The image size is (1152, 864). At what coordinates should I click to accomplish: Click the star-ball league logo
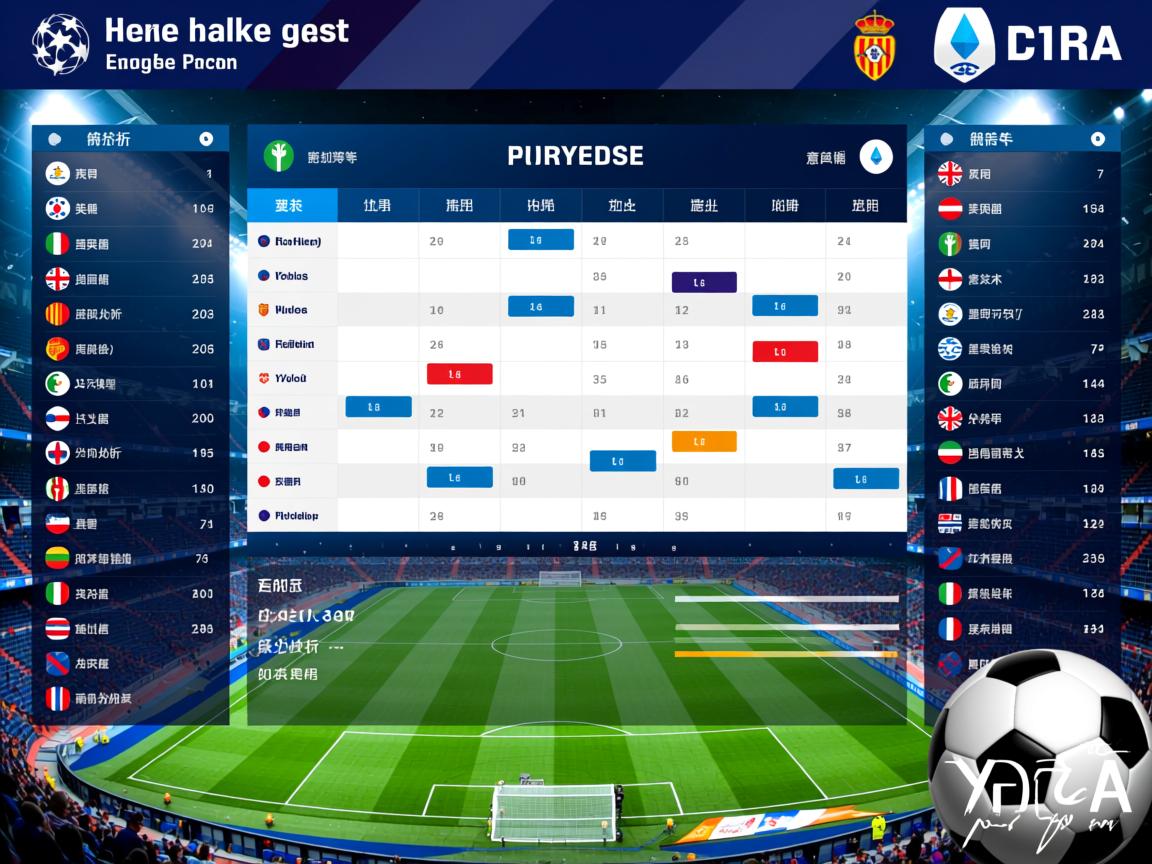click(60, 44)
